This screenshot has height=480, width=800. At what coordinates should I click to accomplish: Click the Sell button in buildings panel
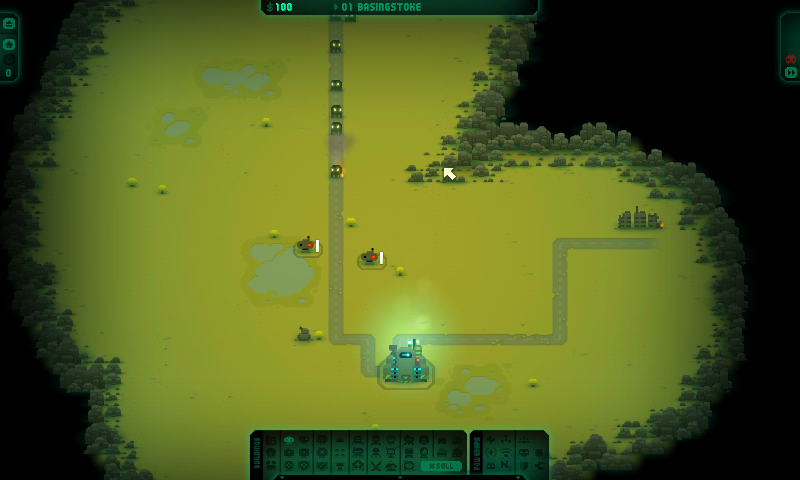440,466
